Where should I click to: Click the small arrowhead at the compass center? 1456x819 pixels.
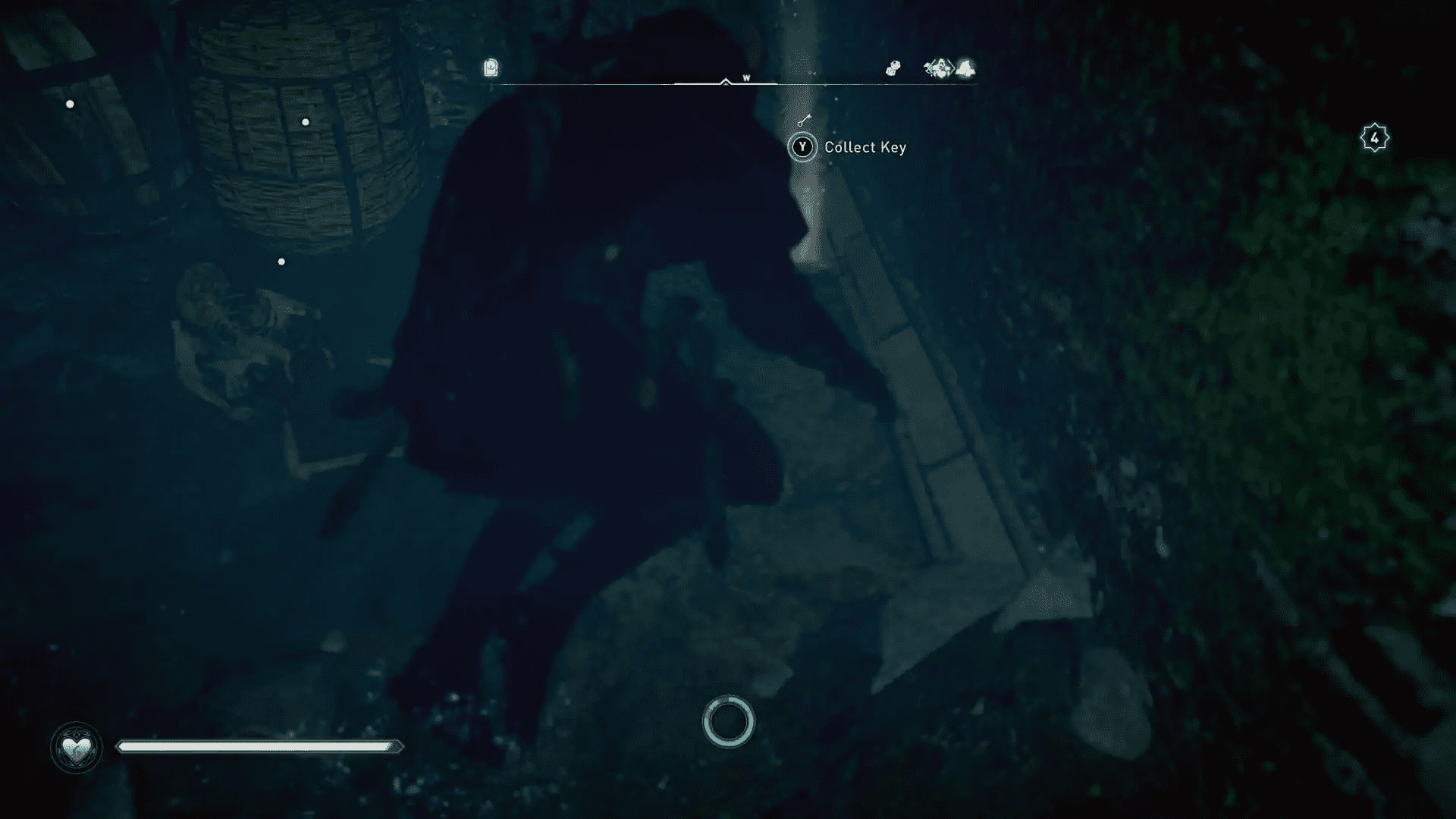click(x=724, y=82)
